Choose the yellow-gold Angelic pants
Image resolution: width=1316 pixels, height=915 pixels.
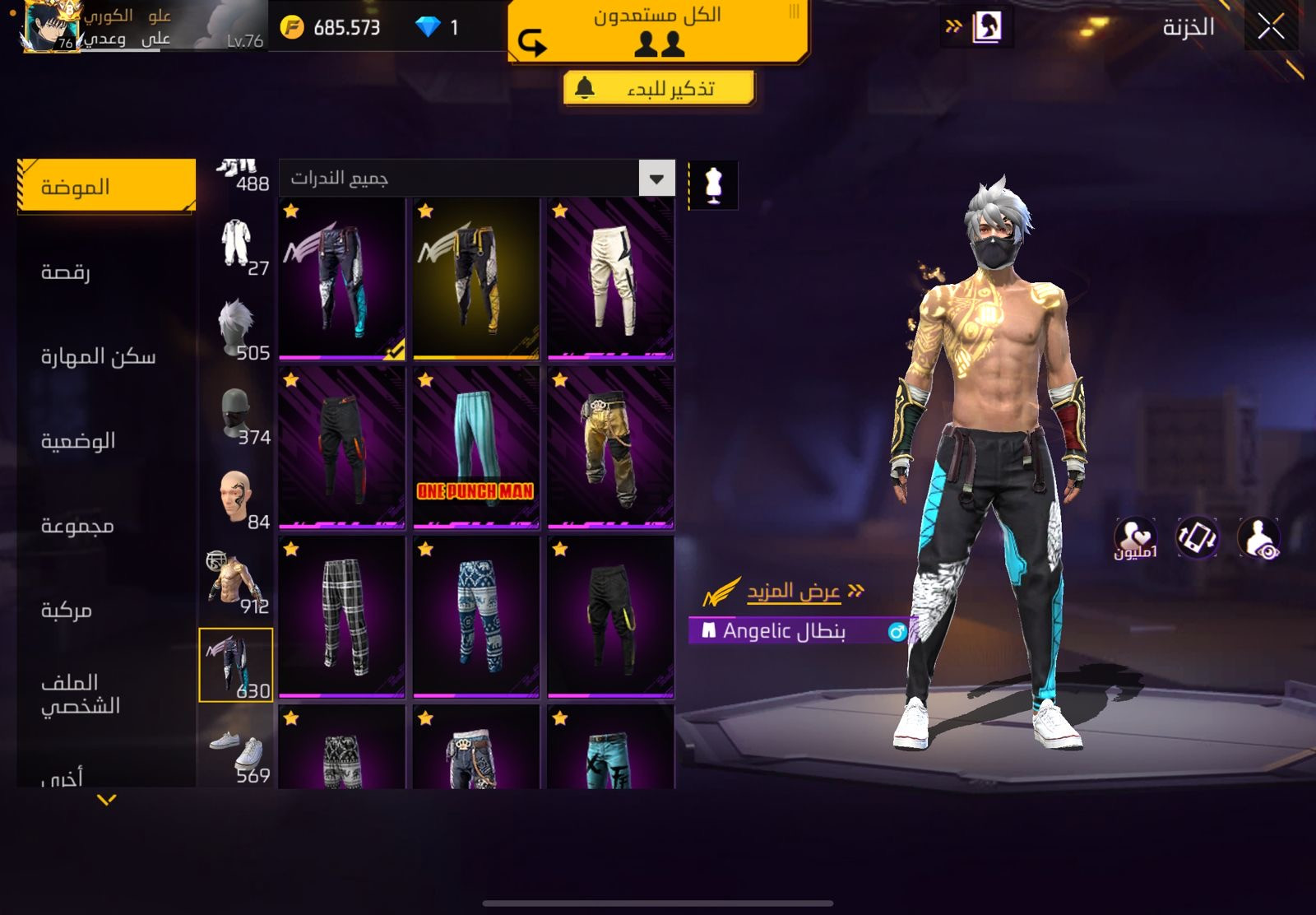(x=475, y=278)
